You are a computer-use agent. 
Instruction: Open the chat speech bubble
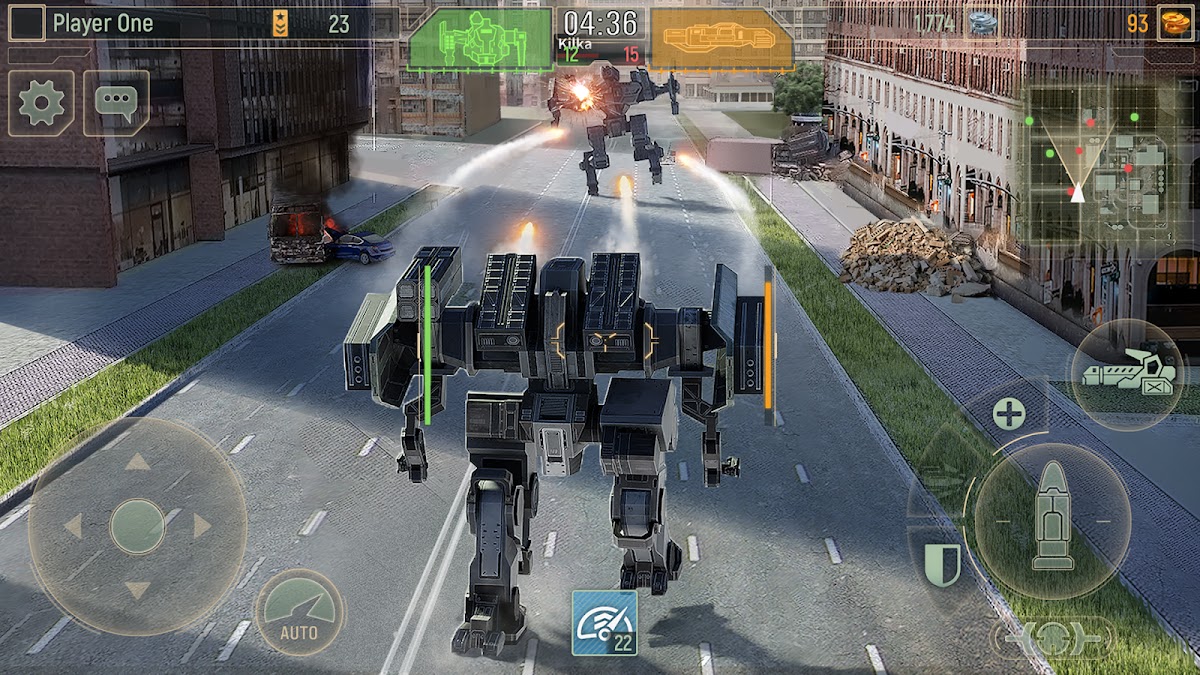116,103
